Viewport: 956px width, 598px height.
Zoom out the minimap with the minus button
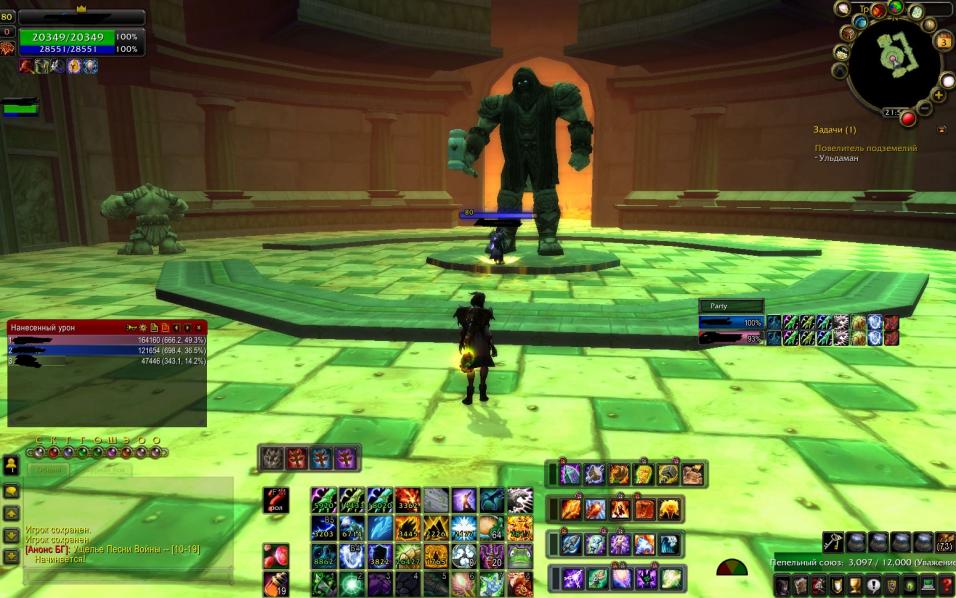pos(924,109)
